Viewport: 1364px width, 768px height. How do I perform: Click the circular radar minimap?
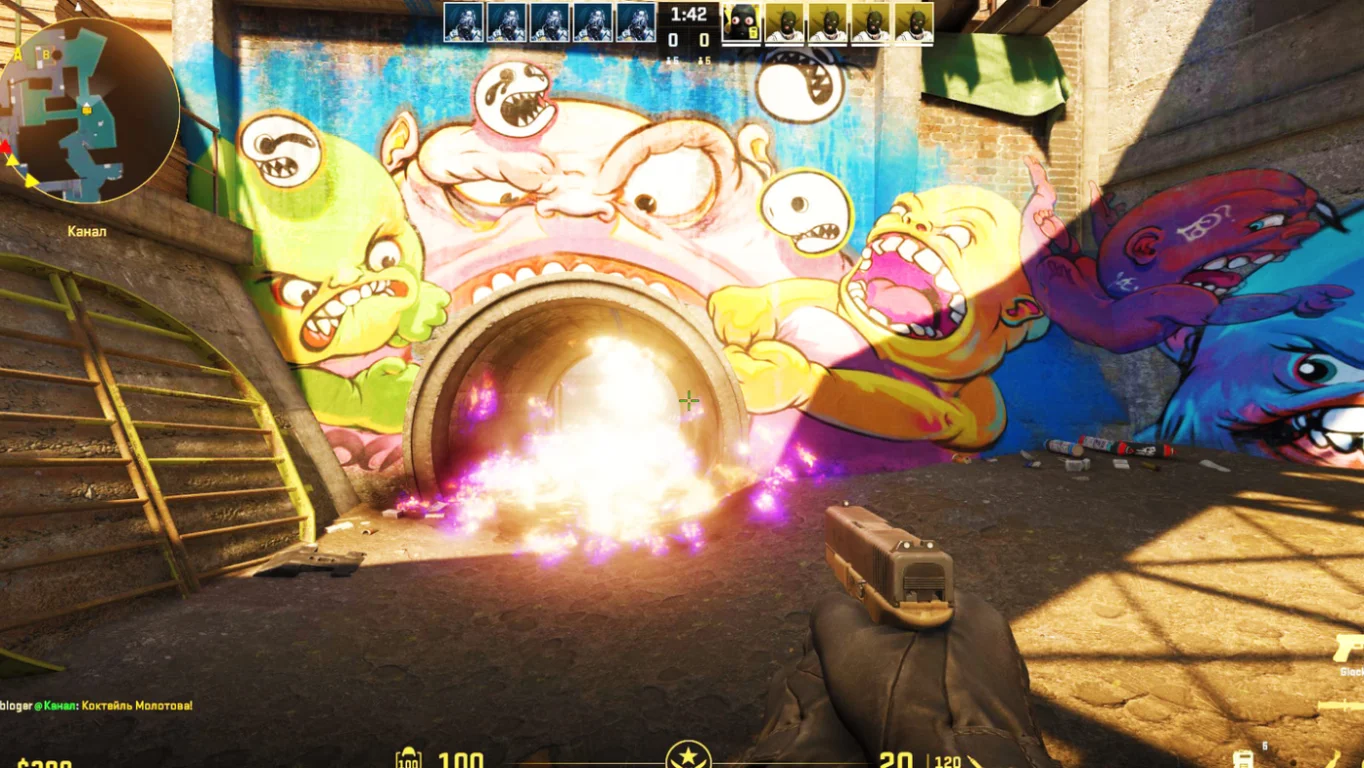pyautogui.click(x=90, y=109)
